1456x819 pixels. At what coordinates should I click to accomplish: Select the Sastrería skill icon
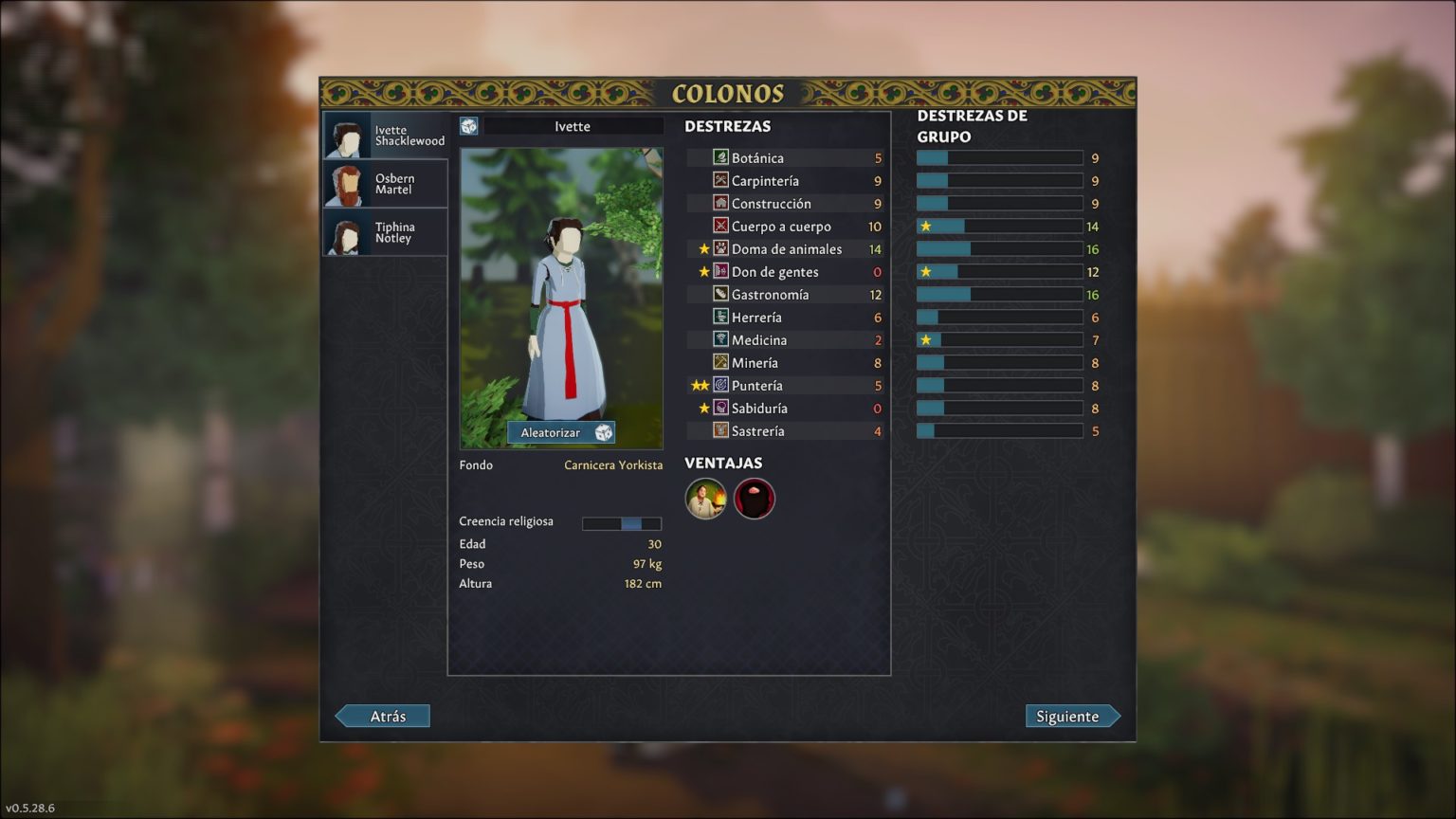[720, 430]
